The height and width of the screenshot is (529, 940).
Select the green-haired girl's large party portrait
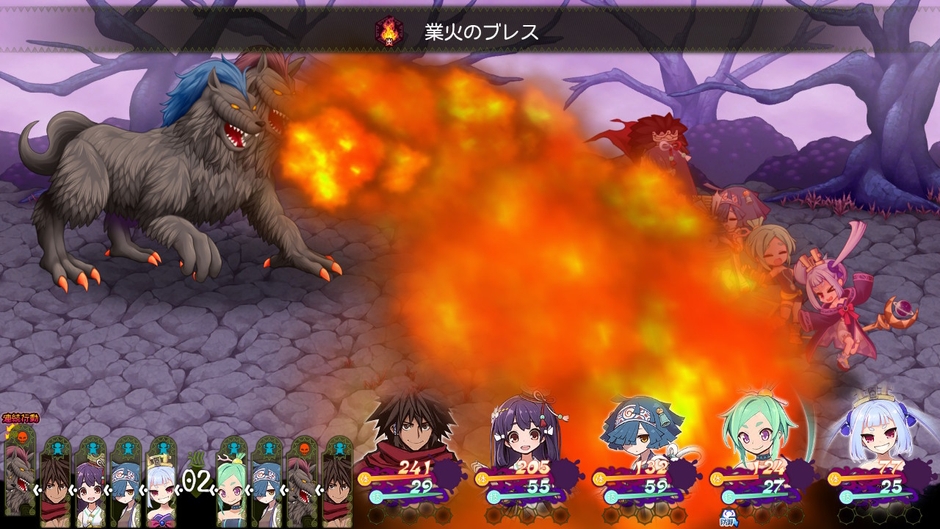[756, 430]
